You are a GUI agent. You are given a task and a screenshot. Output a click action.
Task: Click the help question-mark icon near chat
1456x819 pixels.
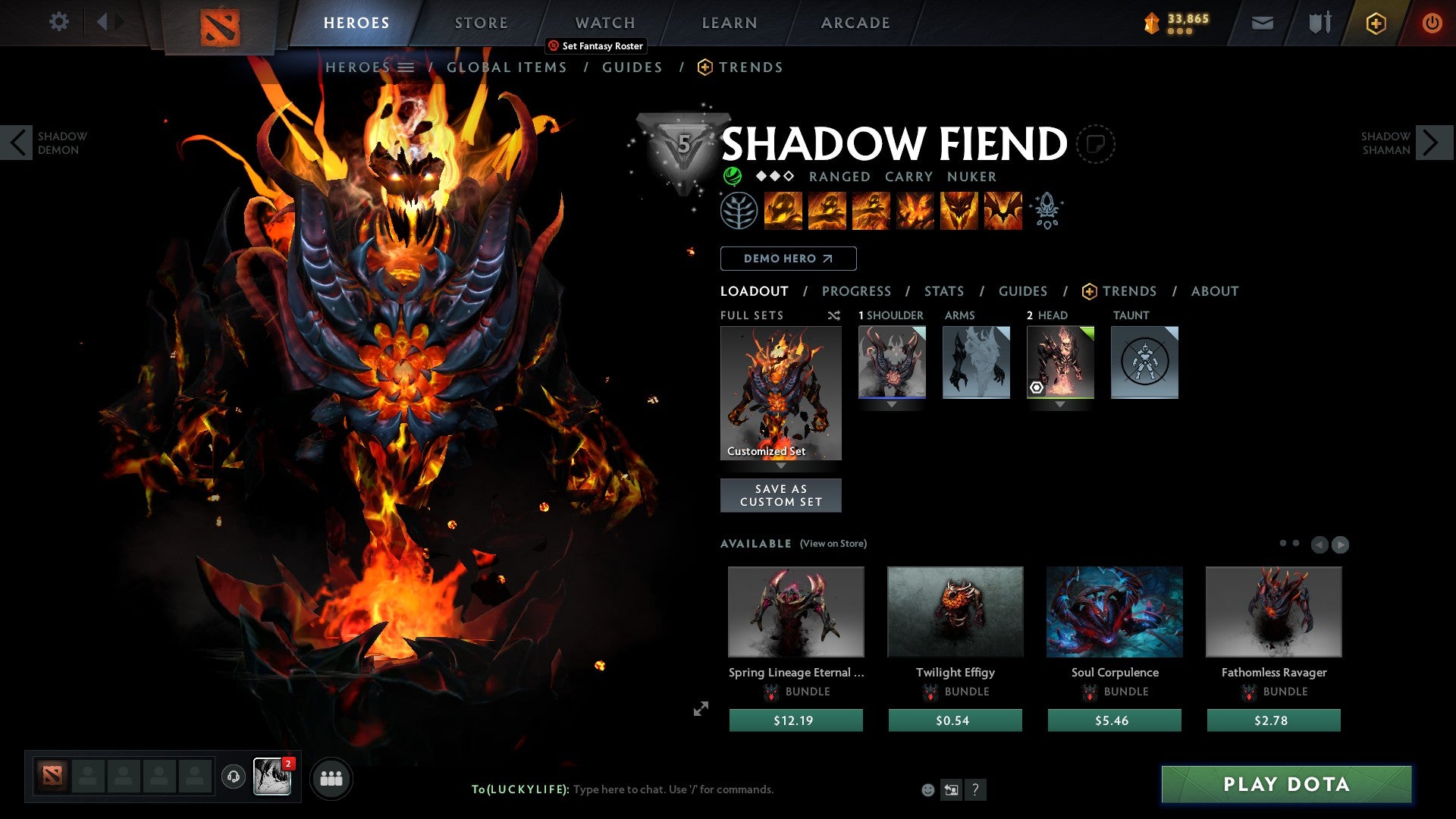976,789
